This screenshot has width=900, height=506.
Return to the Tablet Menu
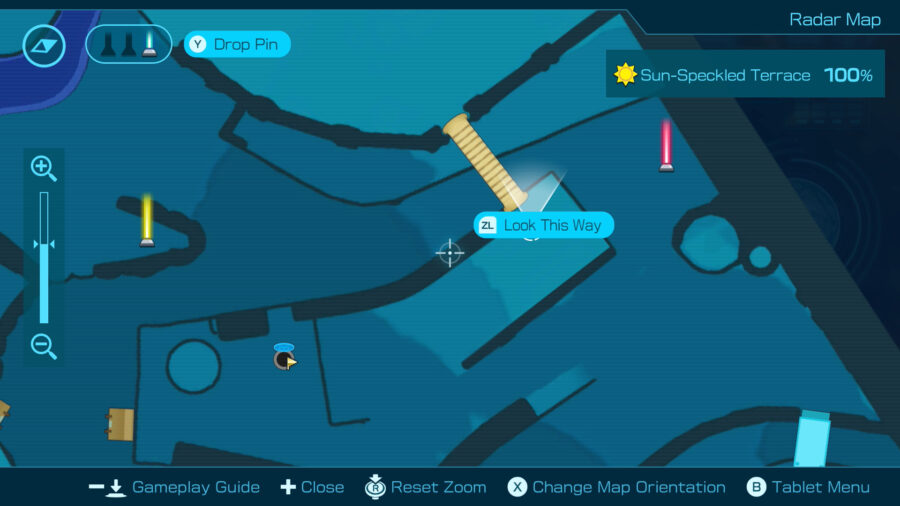[x=808, y=487]
